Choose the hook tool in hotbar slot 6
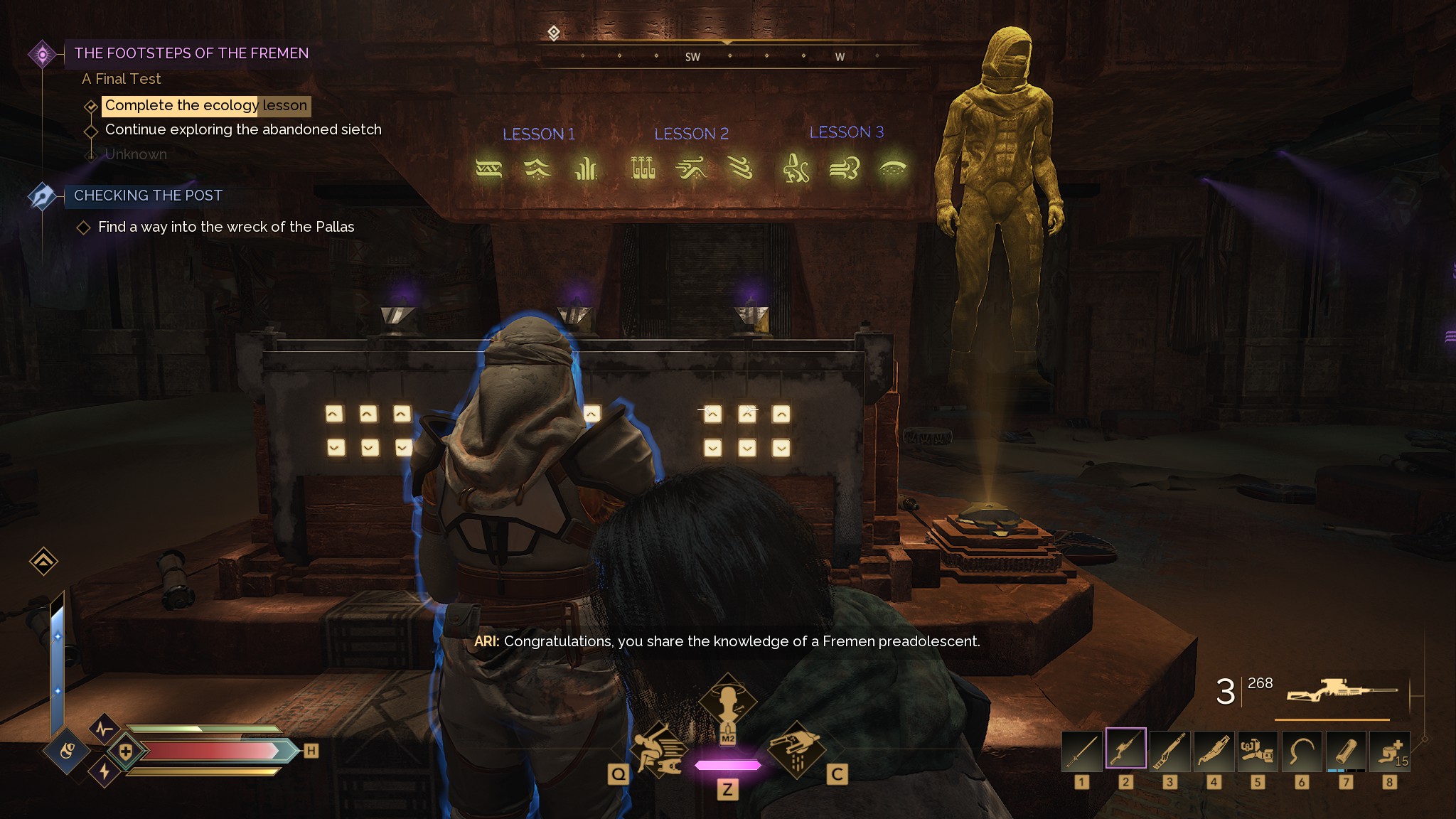The height and width of the screenshot is (819, 1456). [x=1302, y=751]
